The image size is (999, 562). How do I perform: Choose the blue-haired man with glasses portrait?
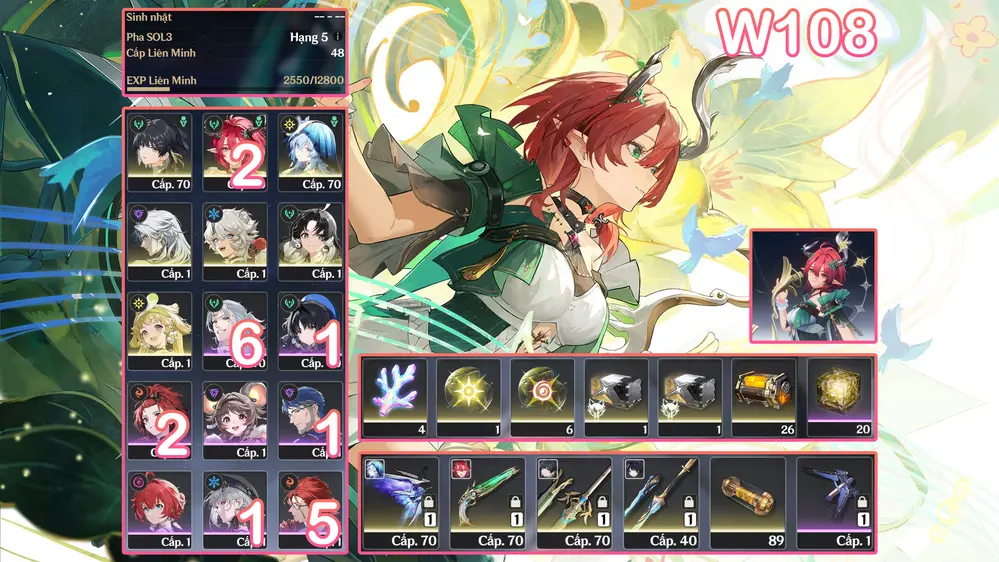(x=310, y=420)
